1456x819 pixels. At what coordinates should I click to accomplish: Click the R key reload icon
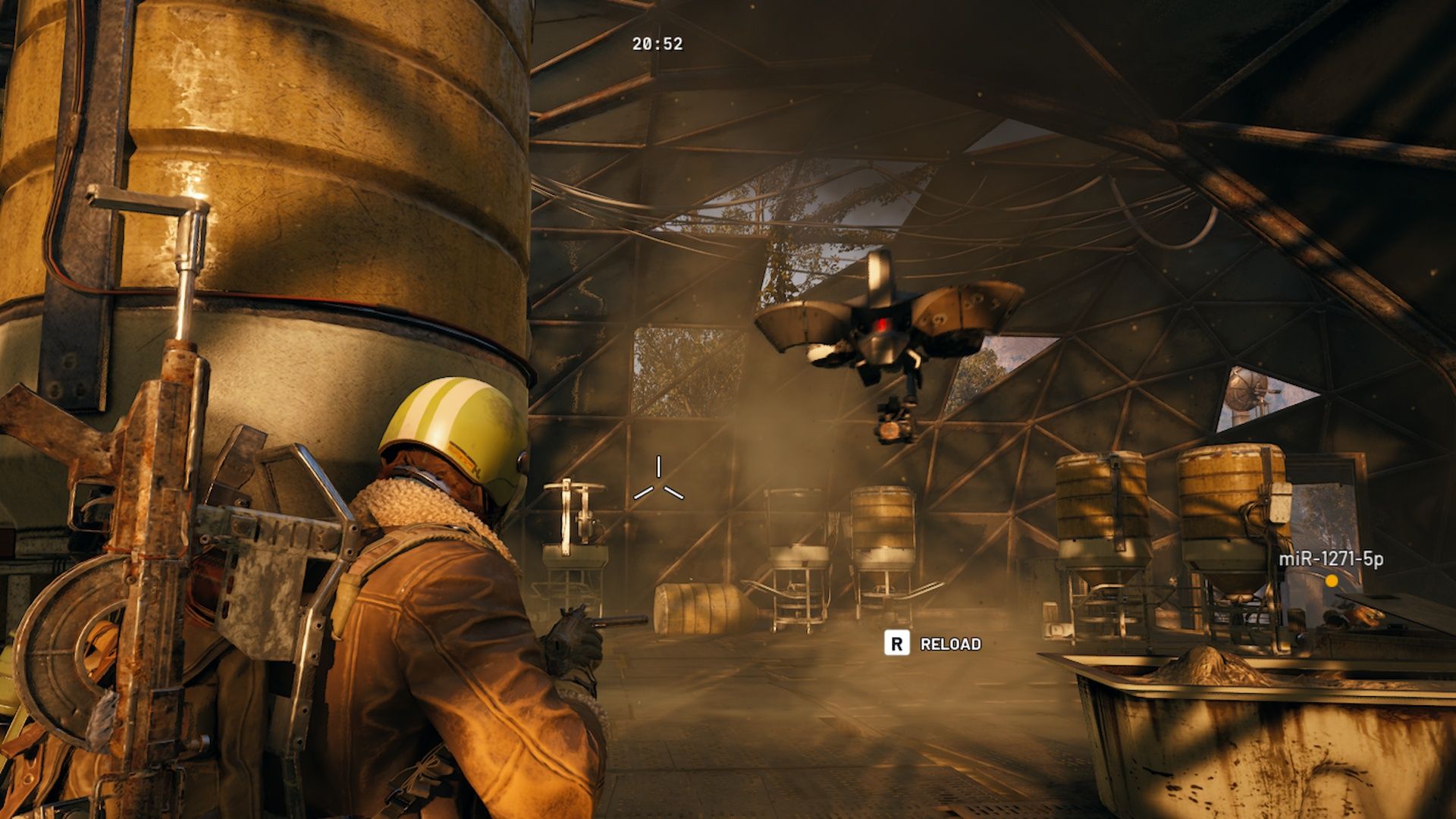point(899,643)
